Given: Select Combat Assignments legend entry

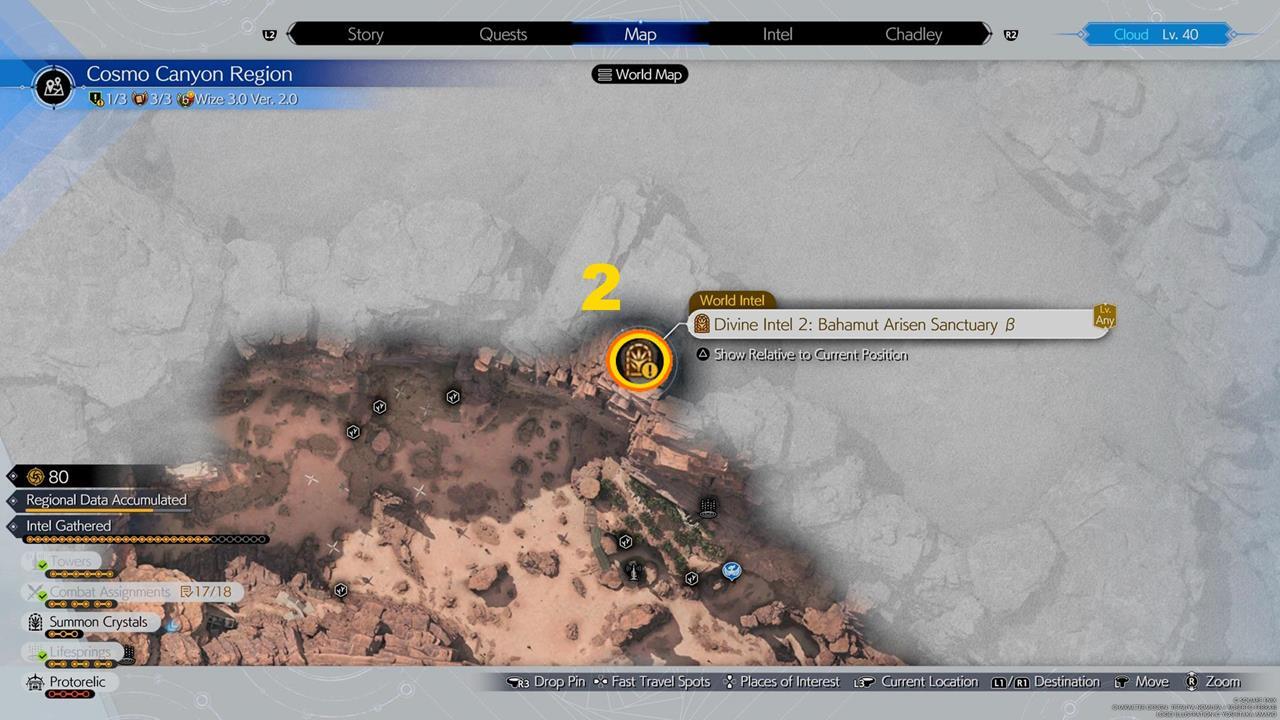Looking at the screenshot, I should [110, 592].
